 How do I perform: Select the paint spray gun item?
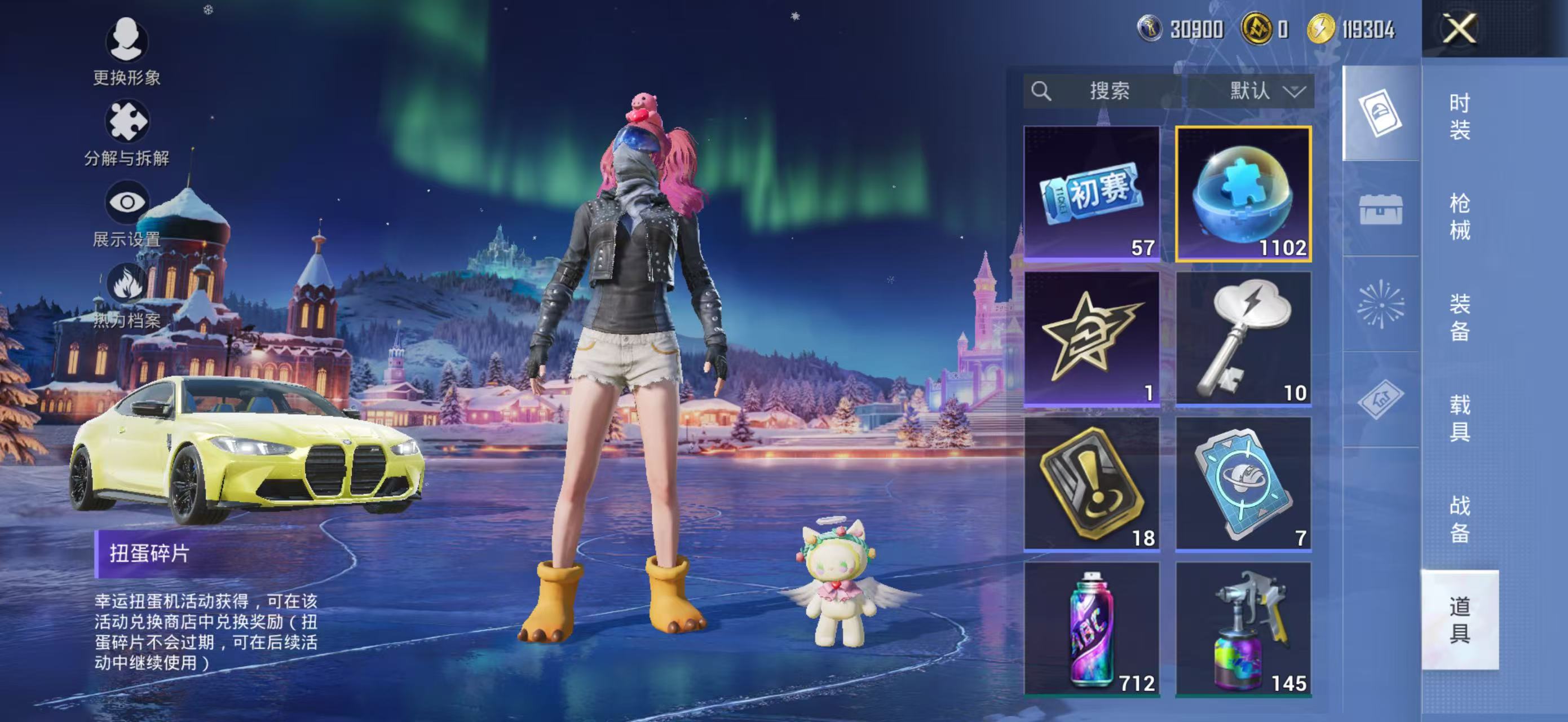pos(1243,628)
